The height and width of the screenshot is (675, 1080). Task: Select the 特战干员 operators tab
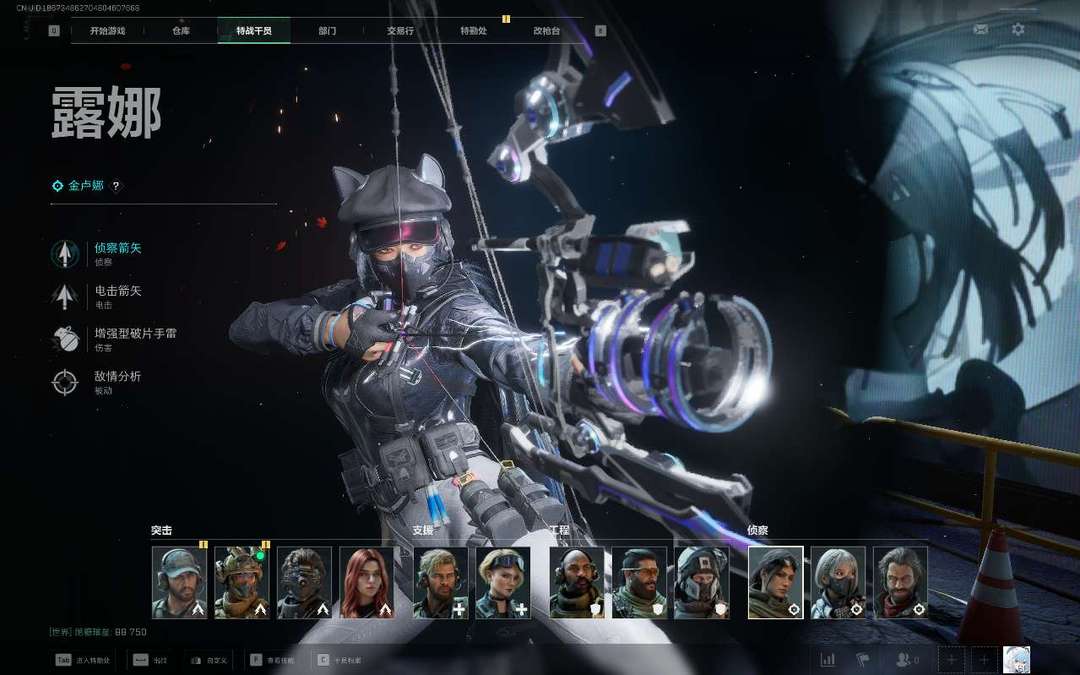point(253,31)
